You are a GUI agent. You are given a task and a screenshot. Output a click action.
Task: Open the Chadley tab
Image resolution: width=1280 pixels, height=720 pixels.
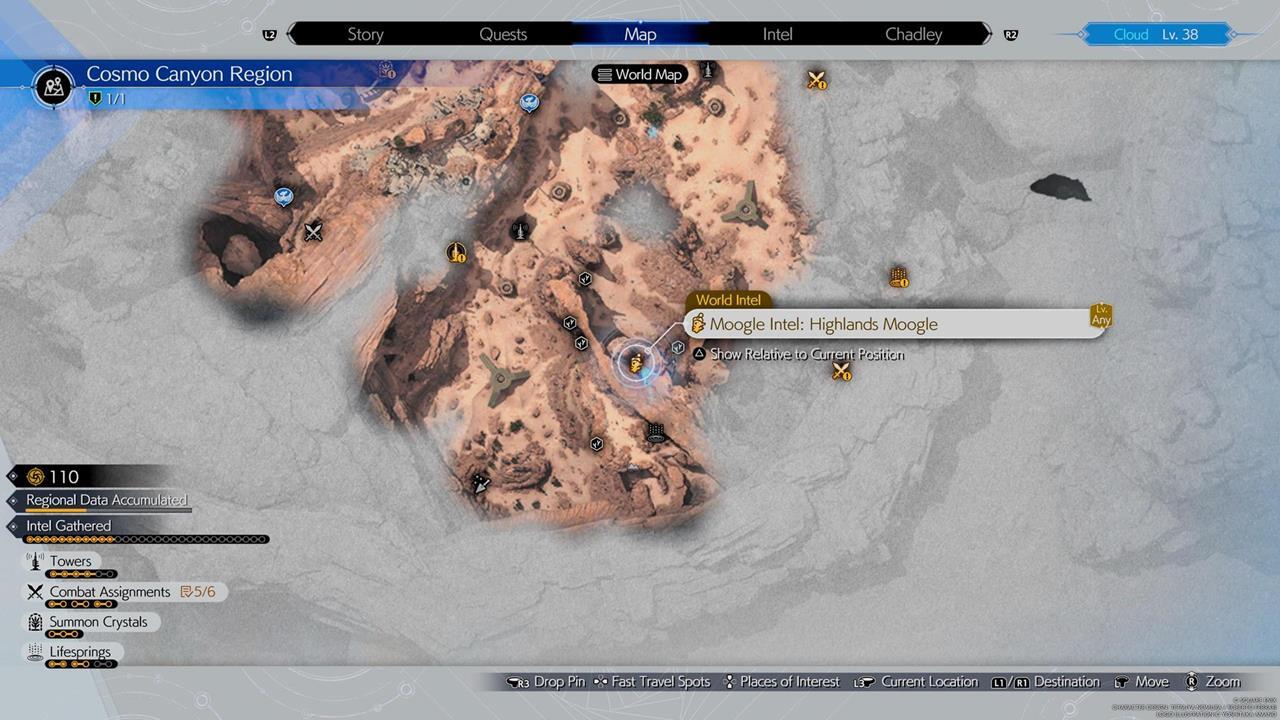point(913,34)
